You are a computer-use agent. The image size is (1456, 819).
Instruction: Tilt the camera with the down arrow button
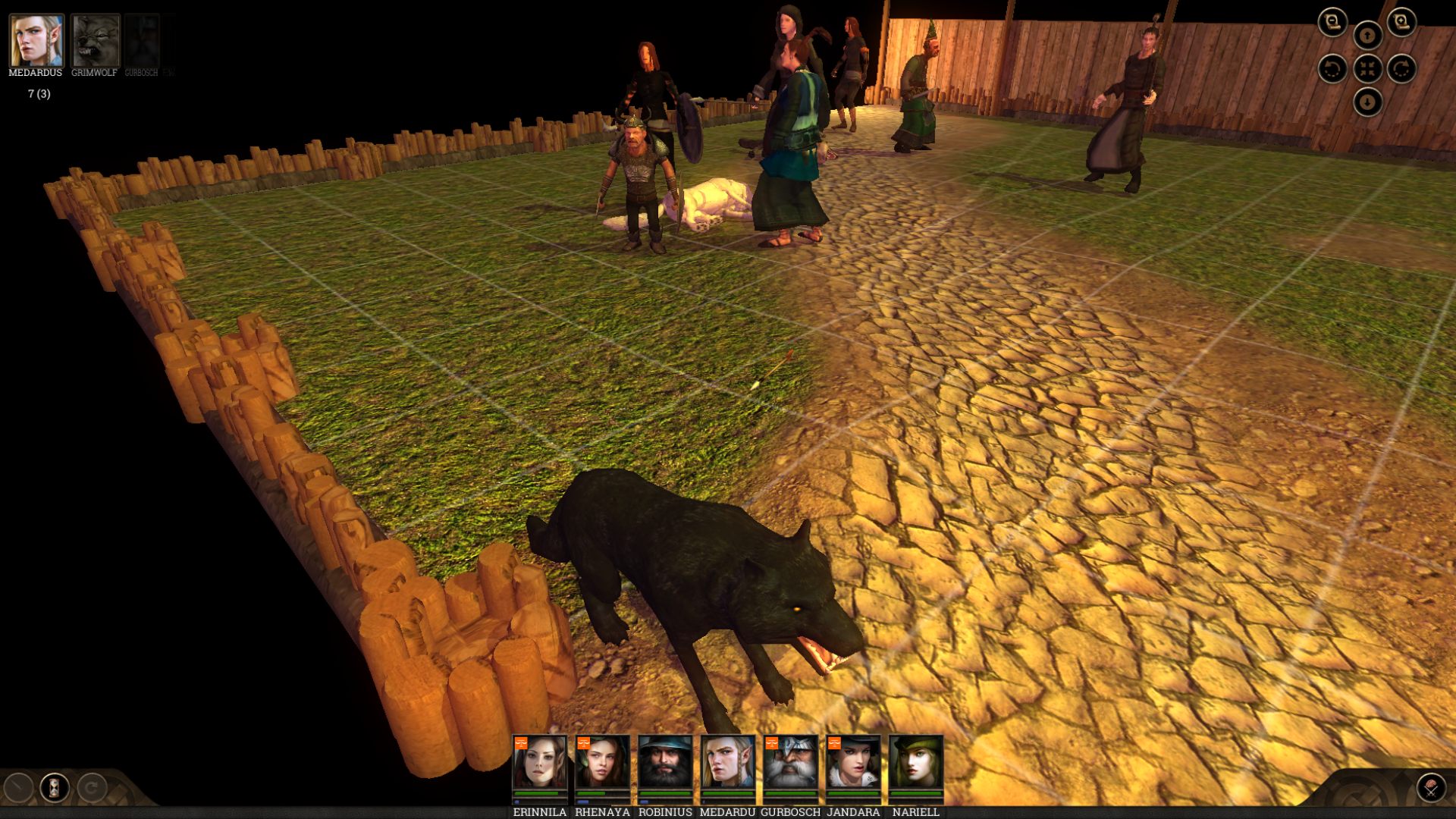tap(1367, 102)
